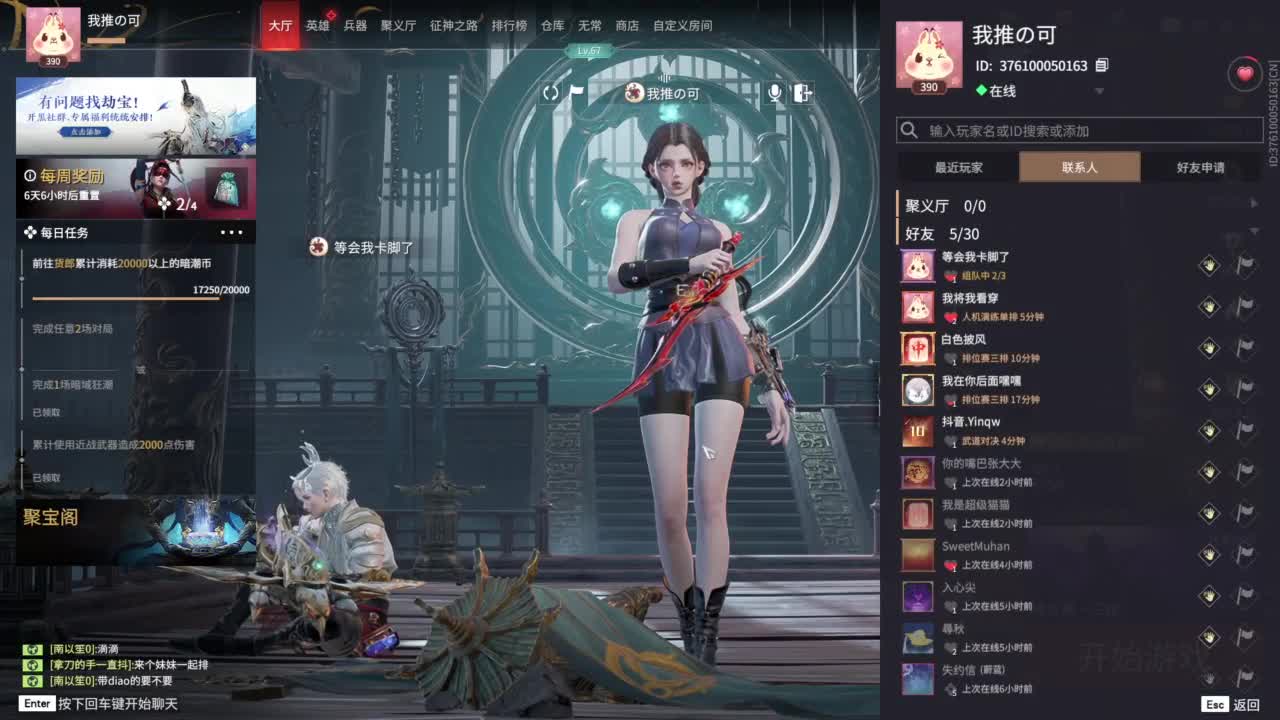Screen dimensions: 1280x720
Task: Click the magnifier icon in the search bar
Action: pyautogui.click(x=908, y=130)
